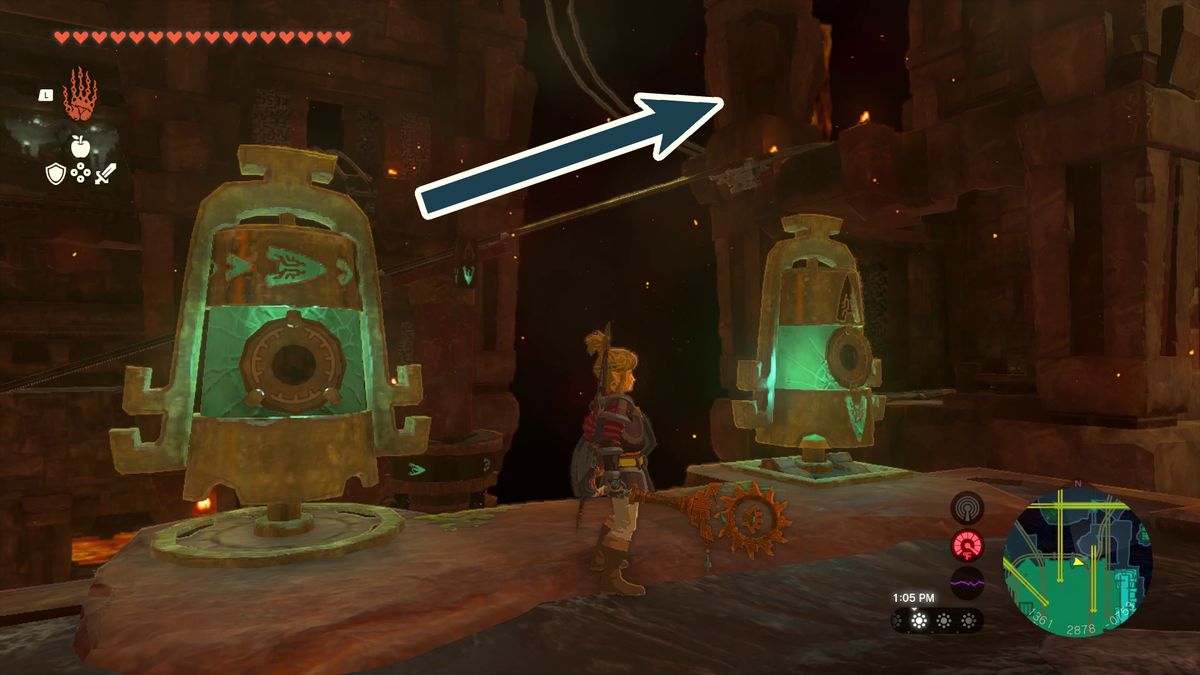This screenshot has height=675, width=1200.
Task: Click the four-circle d-pad indicator
Action: point(80,174)
